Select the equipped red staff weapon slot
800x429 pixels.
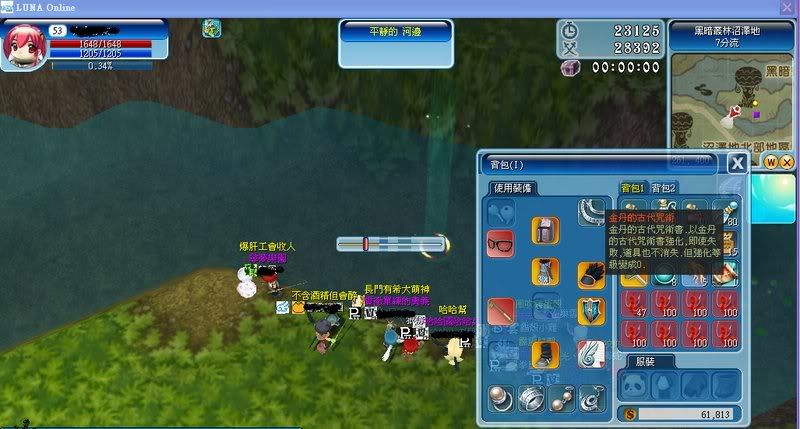coord(500,310)
